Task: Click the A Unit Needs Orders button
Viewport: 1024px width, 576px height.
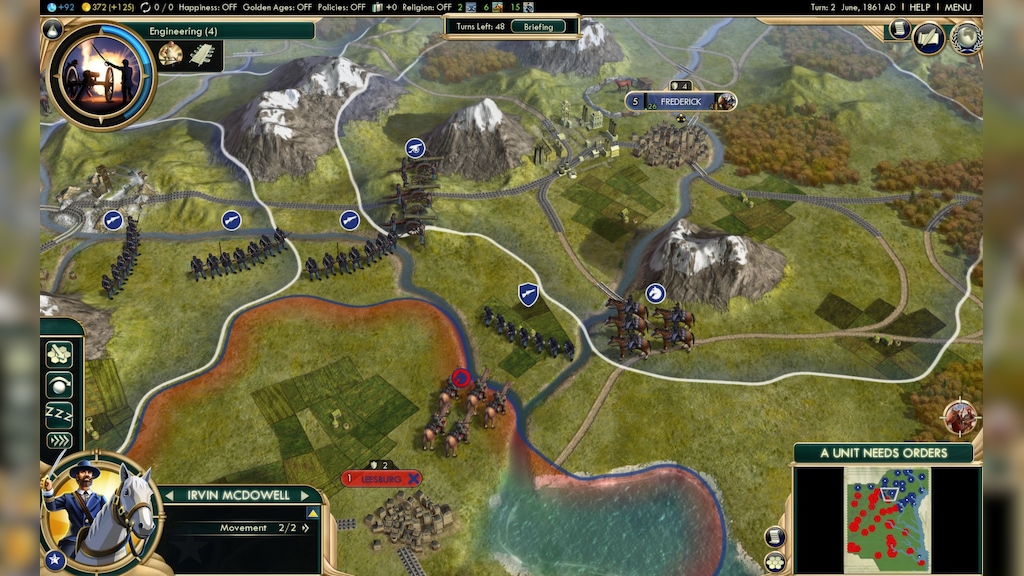Action: [x=882, y=453]
